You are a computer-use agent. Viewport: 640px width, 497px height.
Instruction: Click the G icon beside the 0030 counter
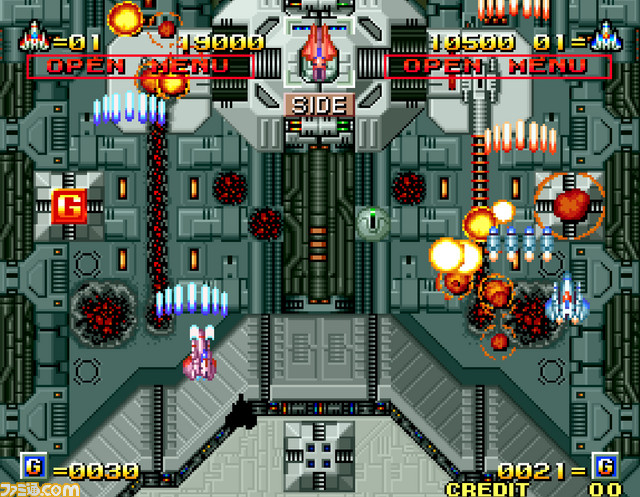[33, 467]
